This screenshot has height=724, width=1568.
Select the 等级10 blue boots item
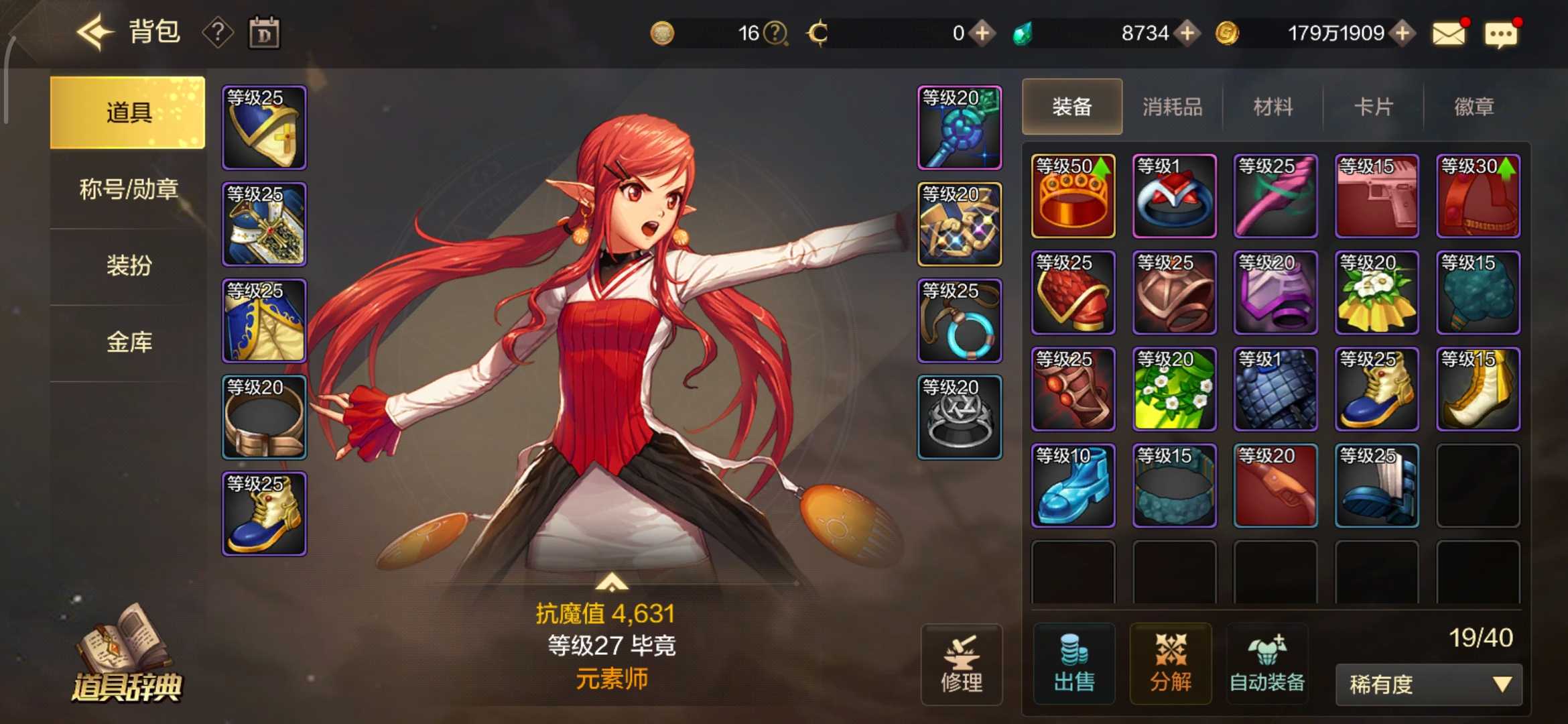(1073, 486)
